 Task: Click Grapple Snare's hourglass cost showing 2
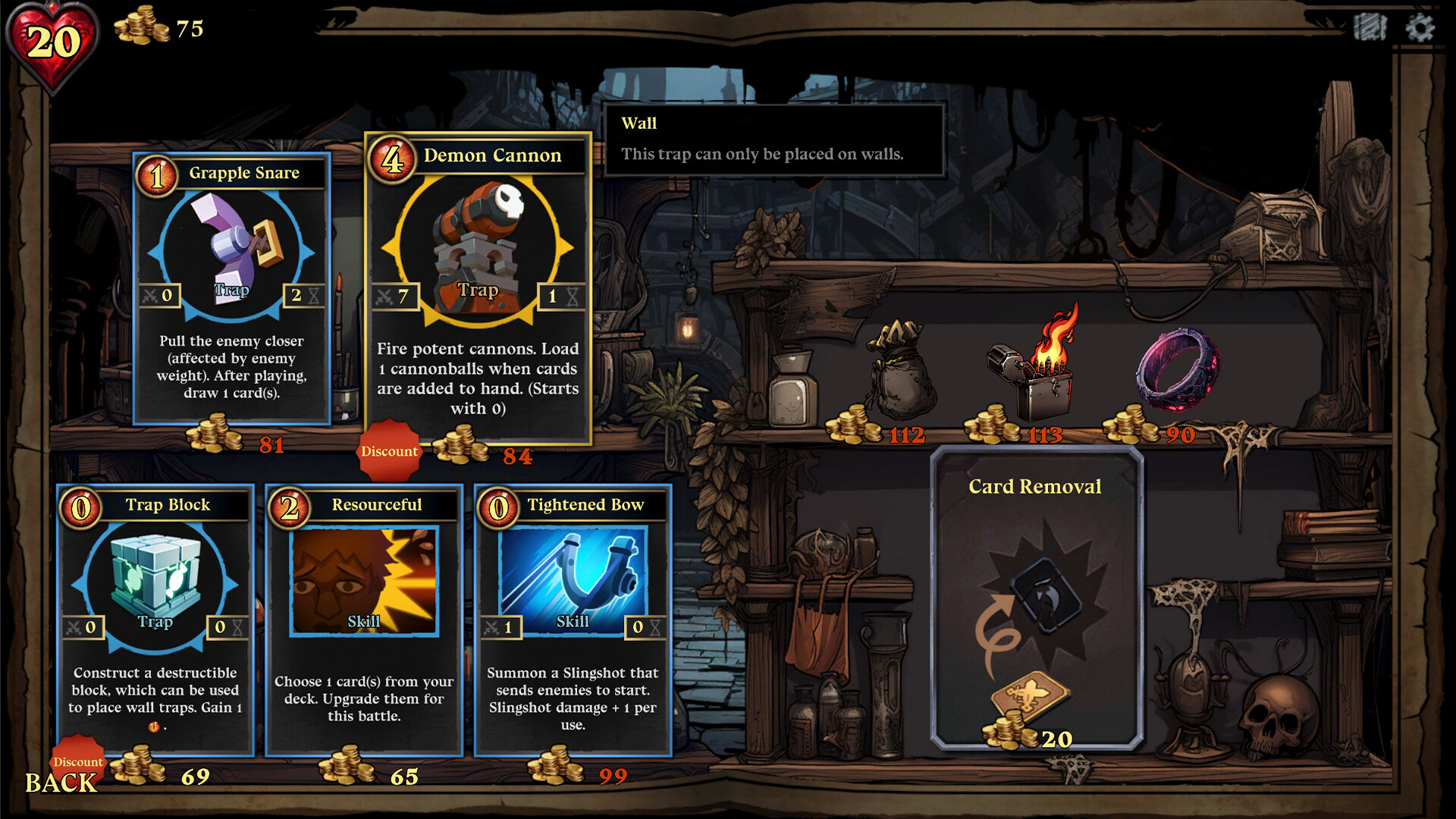click(305, 295)
